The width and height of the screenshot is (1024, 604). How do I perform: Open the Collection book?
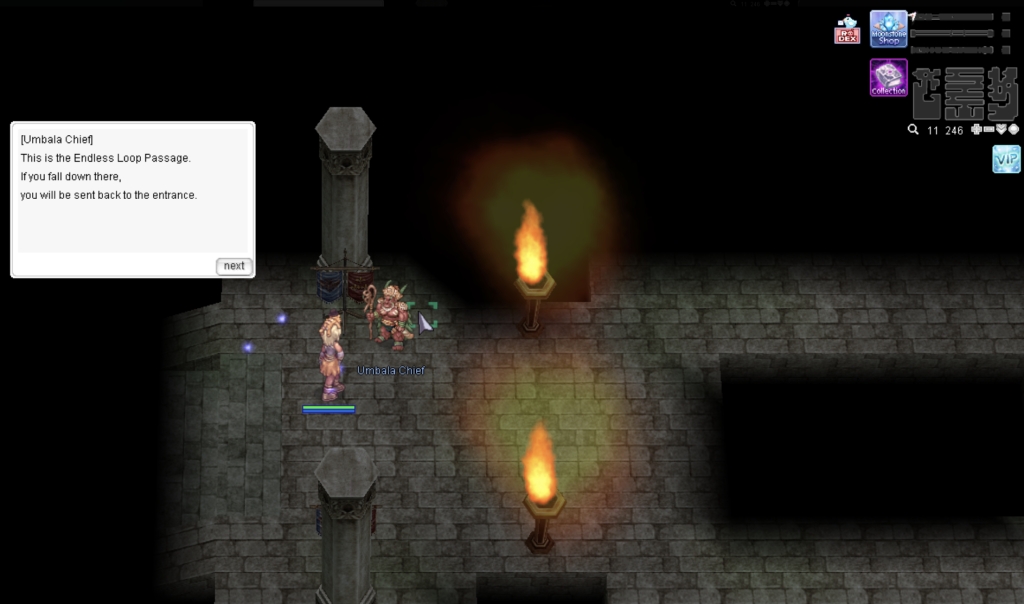point(888,78)
